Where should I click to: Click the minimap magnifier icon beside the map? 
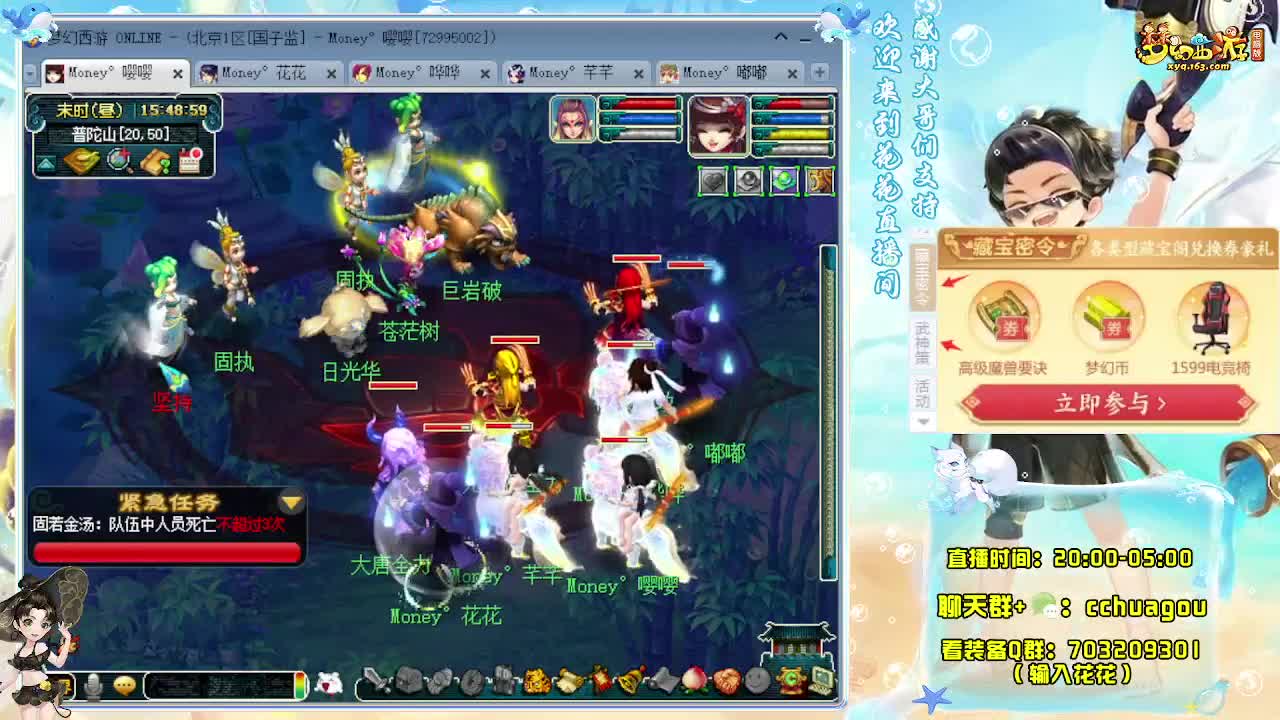(118, 162)
